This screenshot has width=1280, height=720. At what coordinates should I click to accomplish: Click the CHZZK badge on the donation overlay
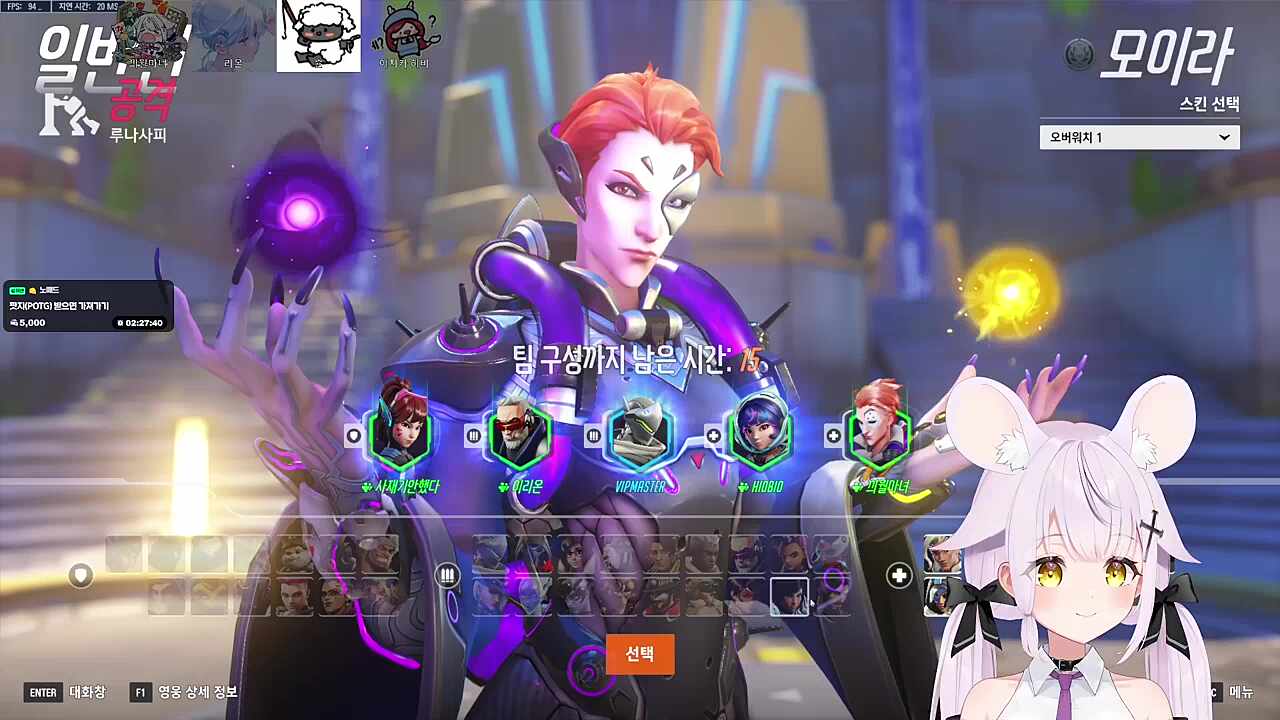point(17,290)
